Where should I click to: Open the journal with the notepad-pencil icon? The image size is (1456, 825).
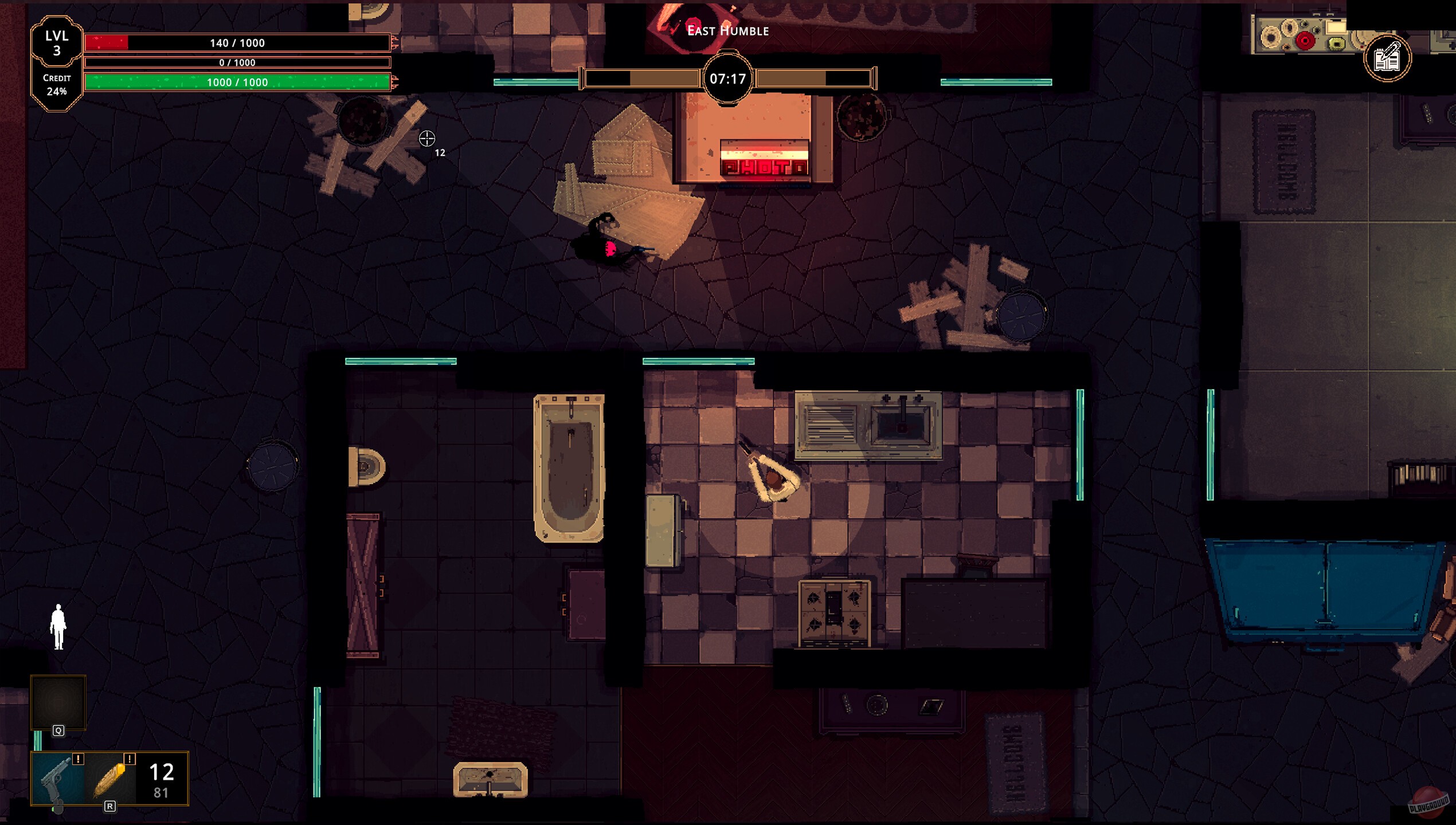pyautogui.click(x=1388, y=59)
